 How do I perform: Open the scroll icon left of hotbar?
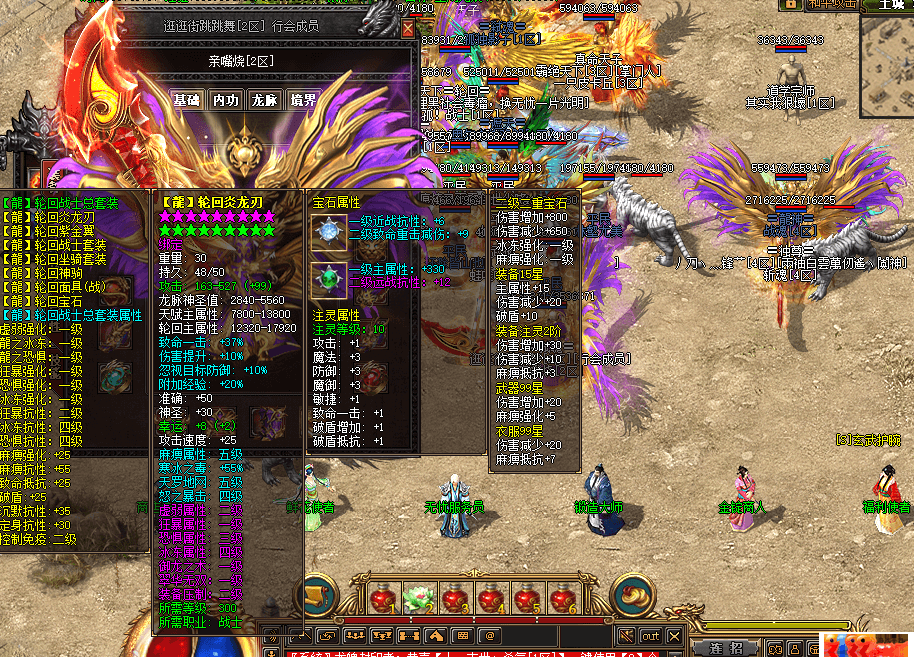click(319, 597)
